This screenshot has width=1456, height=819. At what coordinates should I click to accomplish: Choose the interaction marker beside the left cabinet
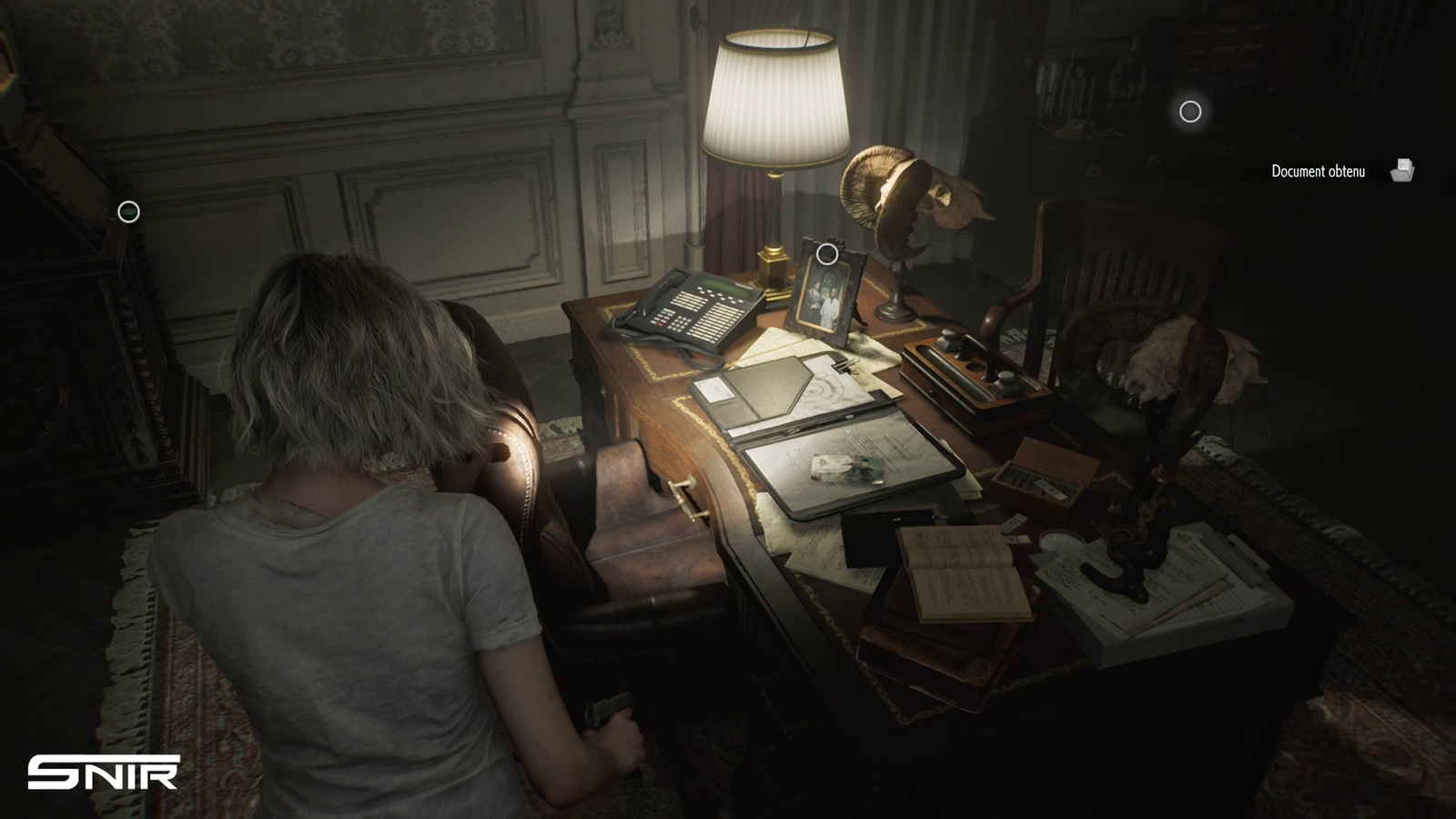pyautogui.click(x=129, y=212)
